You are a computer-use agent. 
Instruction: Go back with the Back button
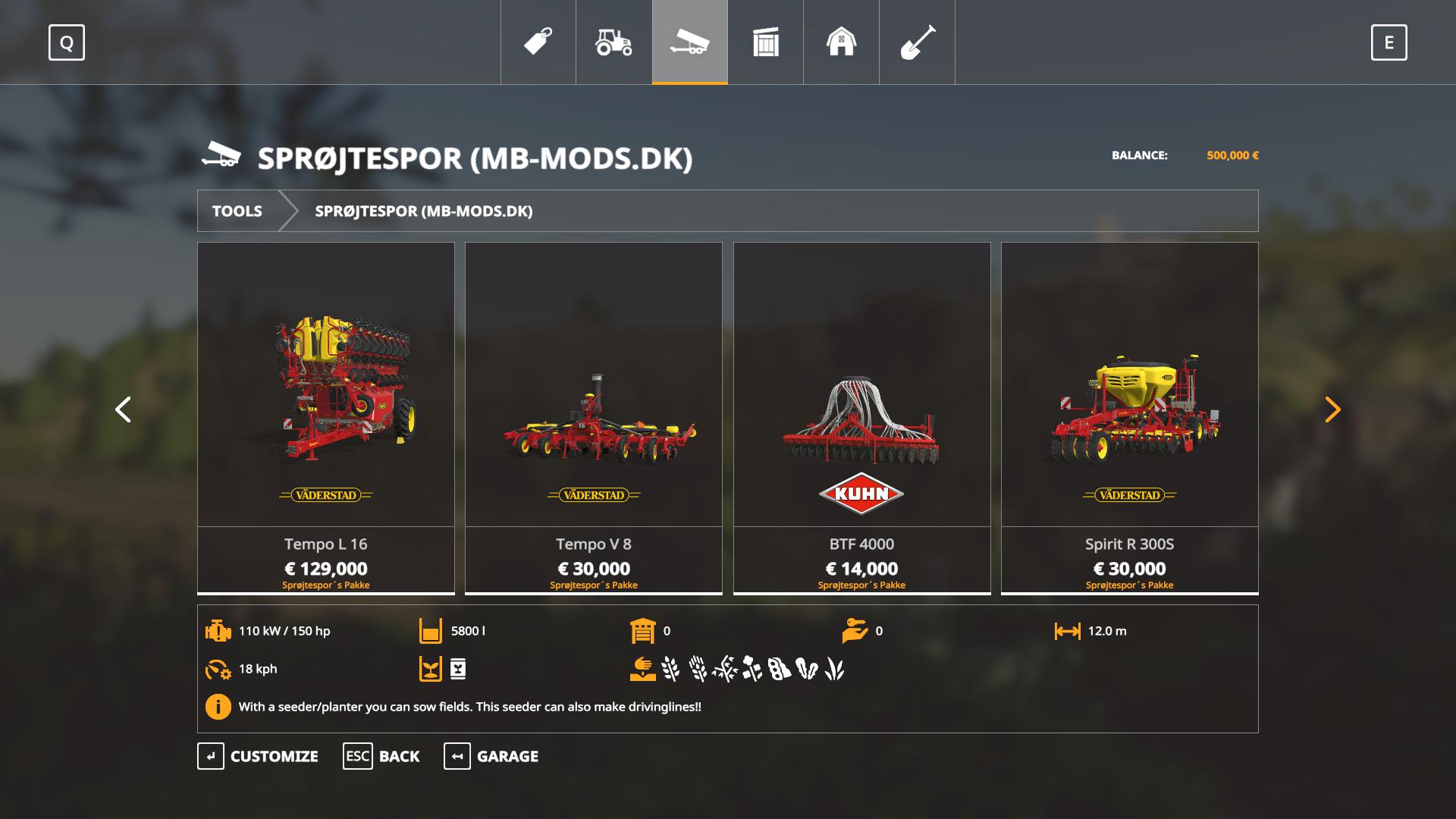coord(381,756)
